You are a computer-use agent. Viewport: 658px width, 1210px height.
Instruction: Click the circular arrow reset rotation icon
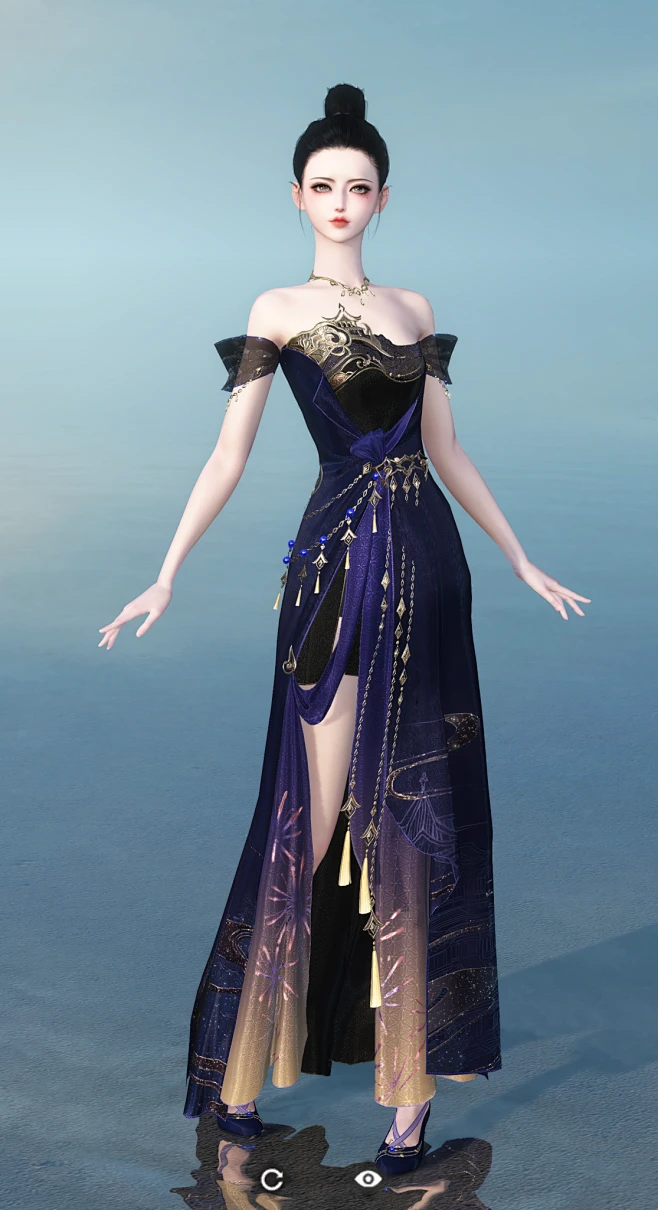[x=271, y=1179]
